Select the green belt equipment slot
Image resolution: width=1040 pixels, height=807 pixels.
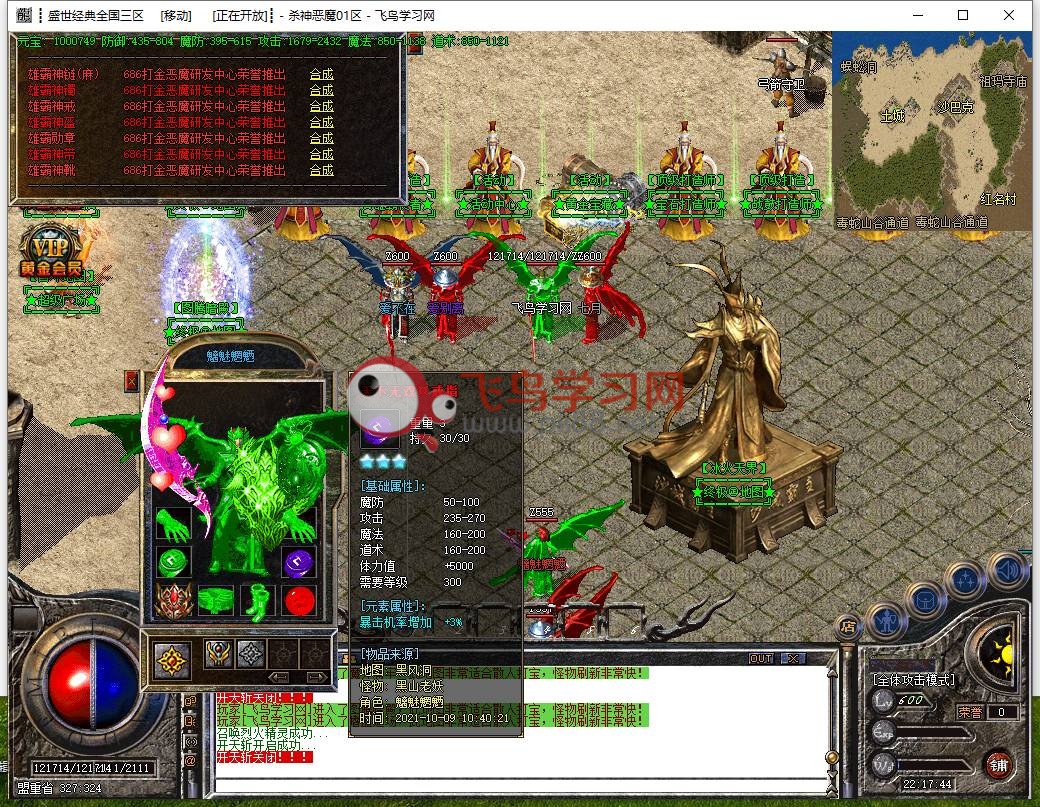216,601
